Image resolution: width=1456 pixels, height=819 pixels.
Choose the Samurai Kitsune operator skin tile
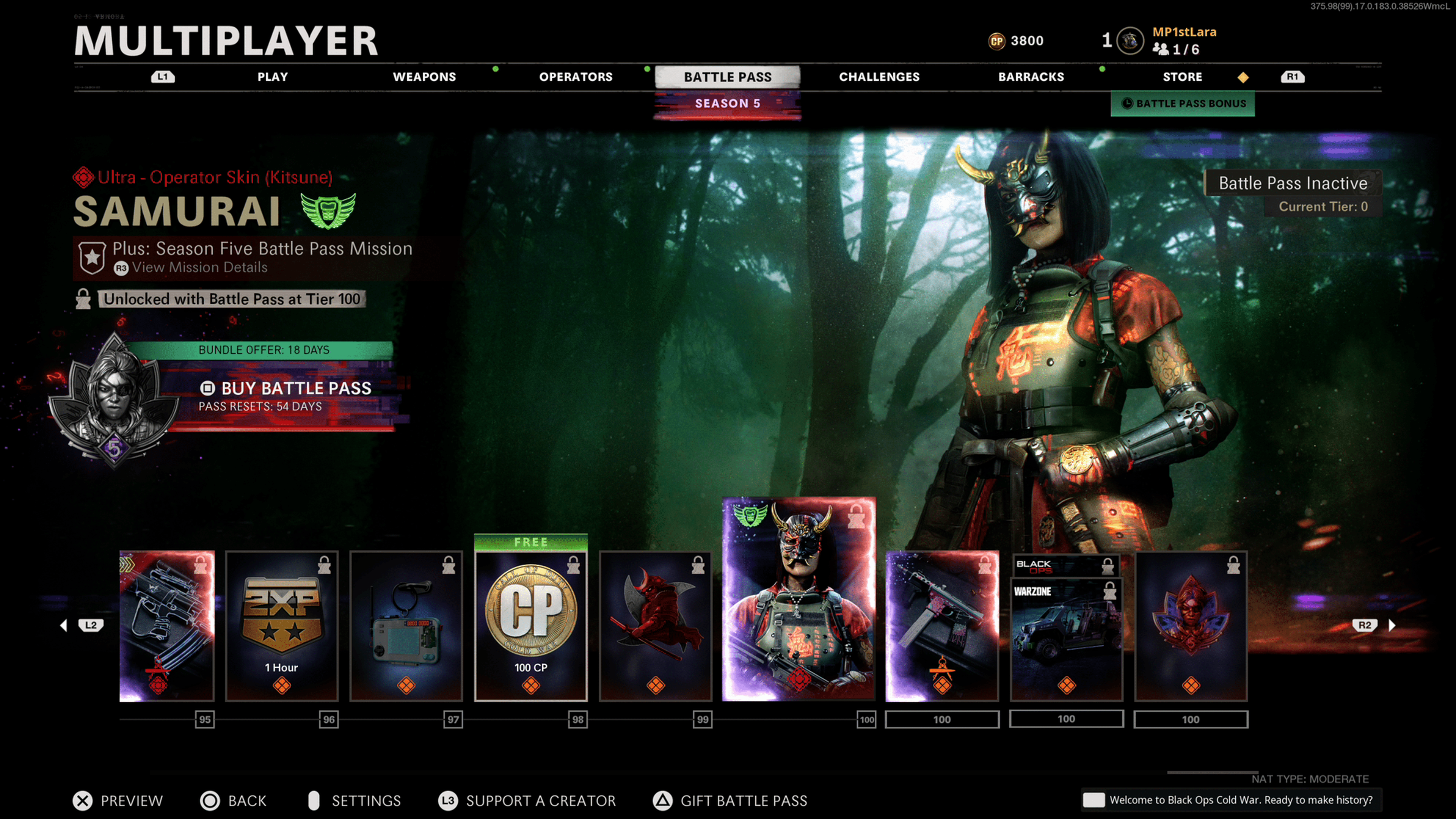tap(799, 599)
